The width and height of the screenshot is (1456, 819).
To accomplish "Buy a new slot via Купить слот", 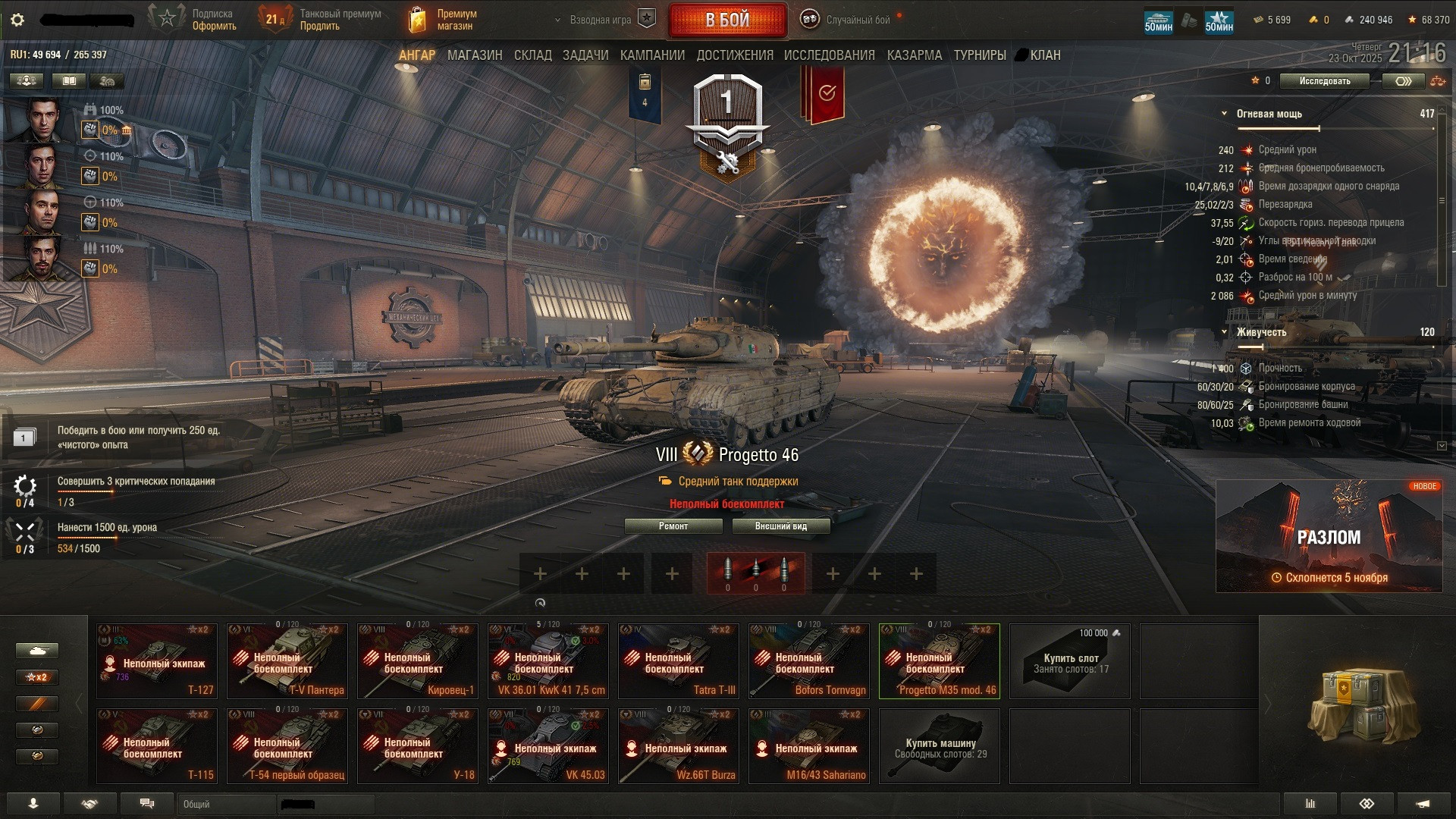I will [x=1070, y=661].
